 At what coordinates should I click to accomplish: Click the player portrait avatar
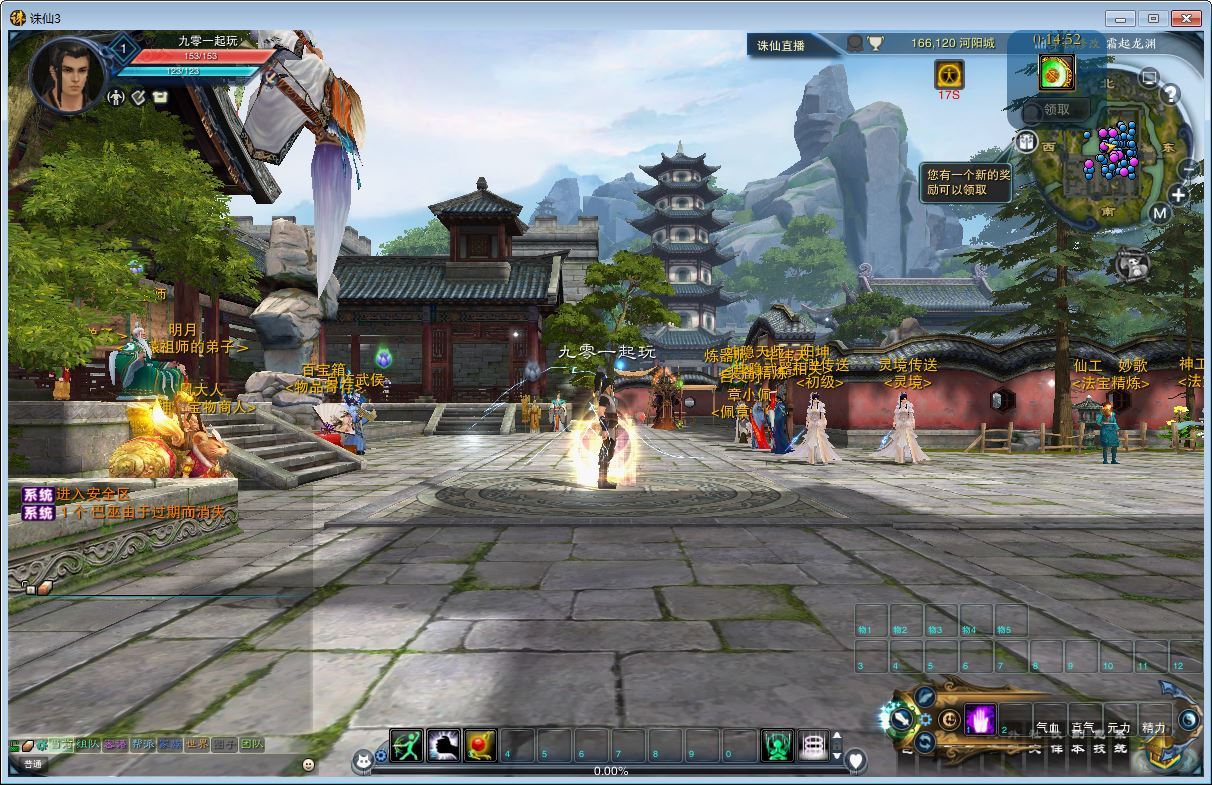click(67, 75)
